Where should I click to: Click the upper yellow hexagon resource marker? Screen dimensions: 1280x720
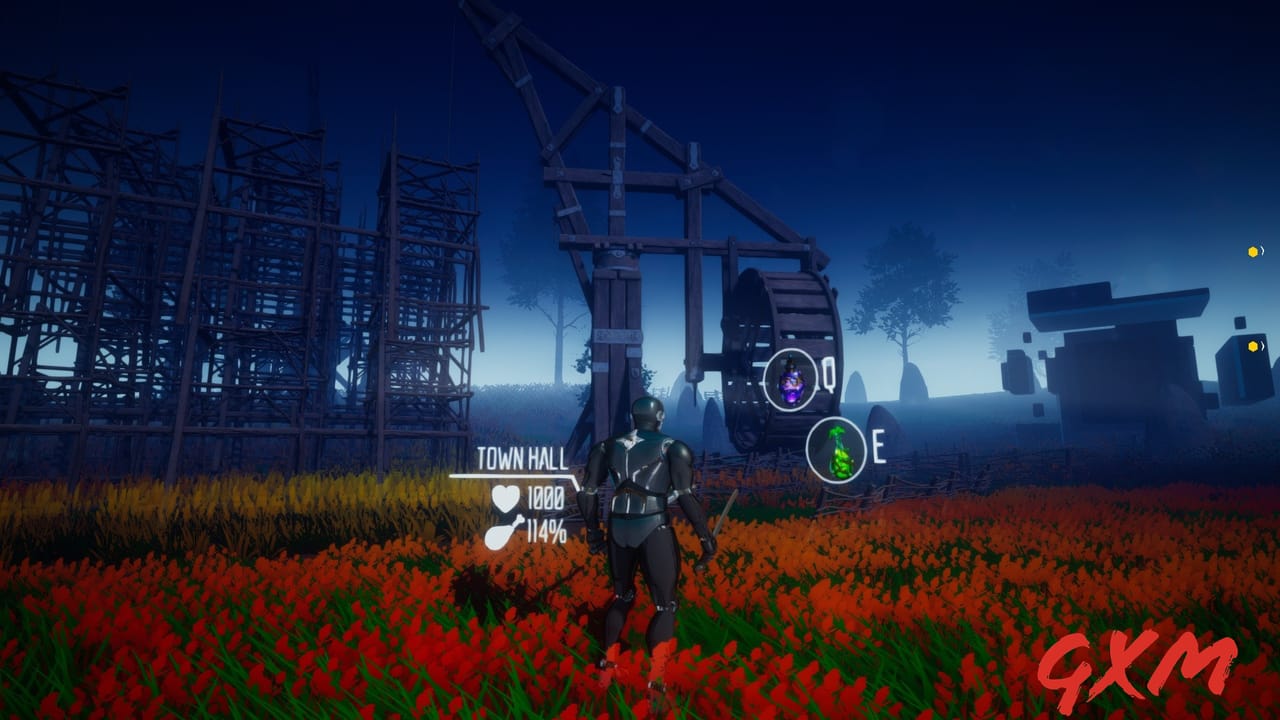[1252, 252]
